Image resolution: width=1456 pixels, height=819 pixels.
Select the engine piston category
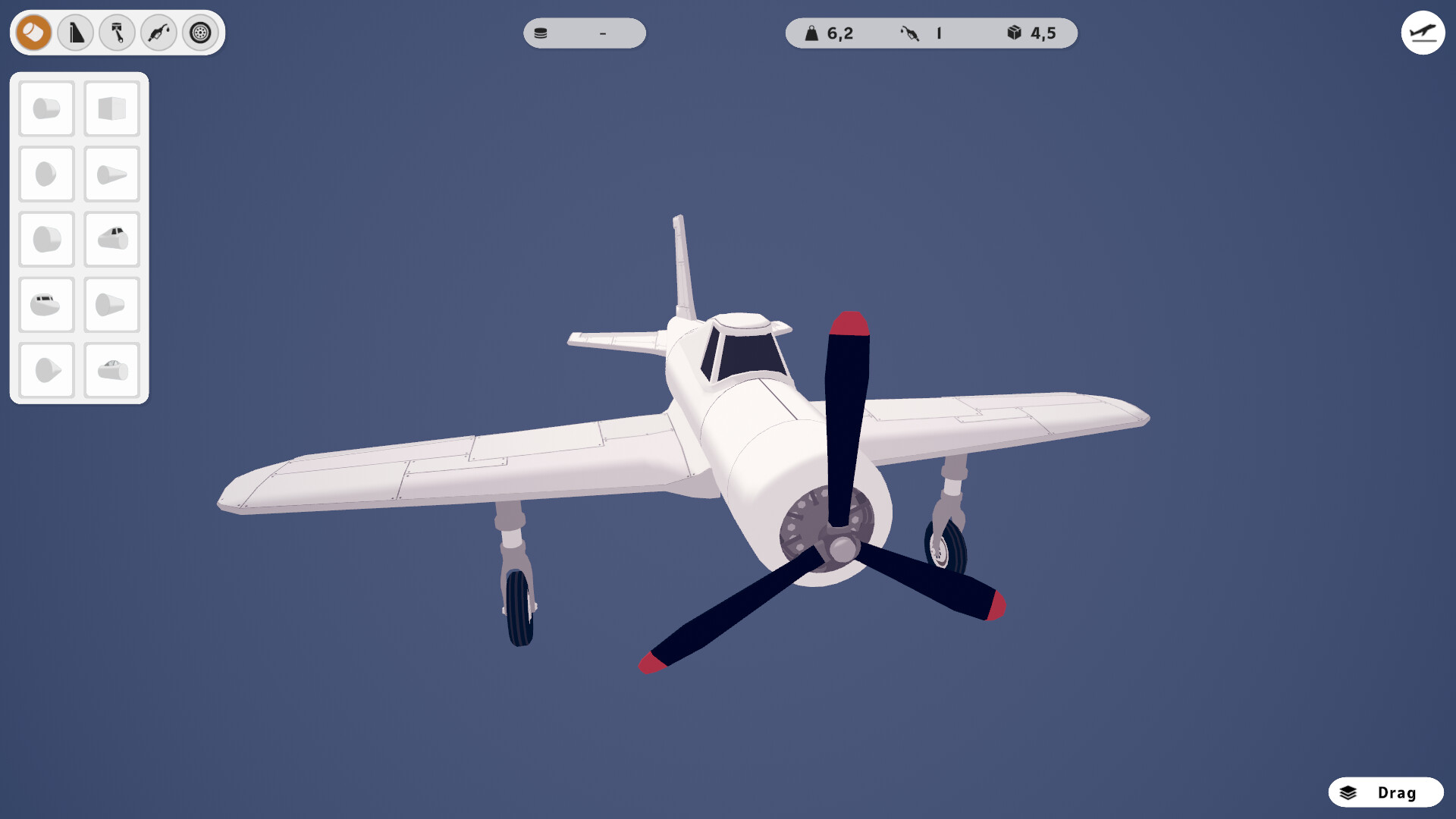(117, 33)
